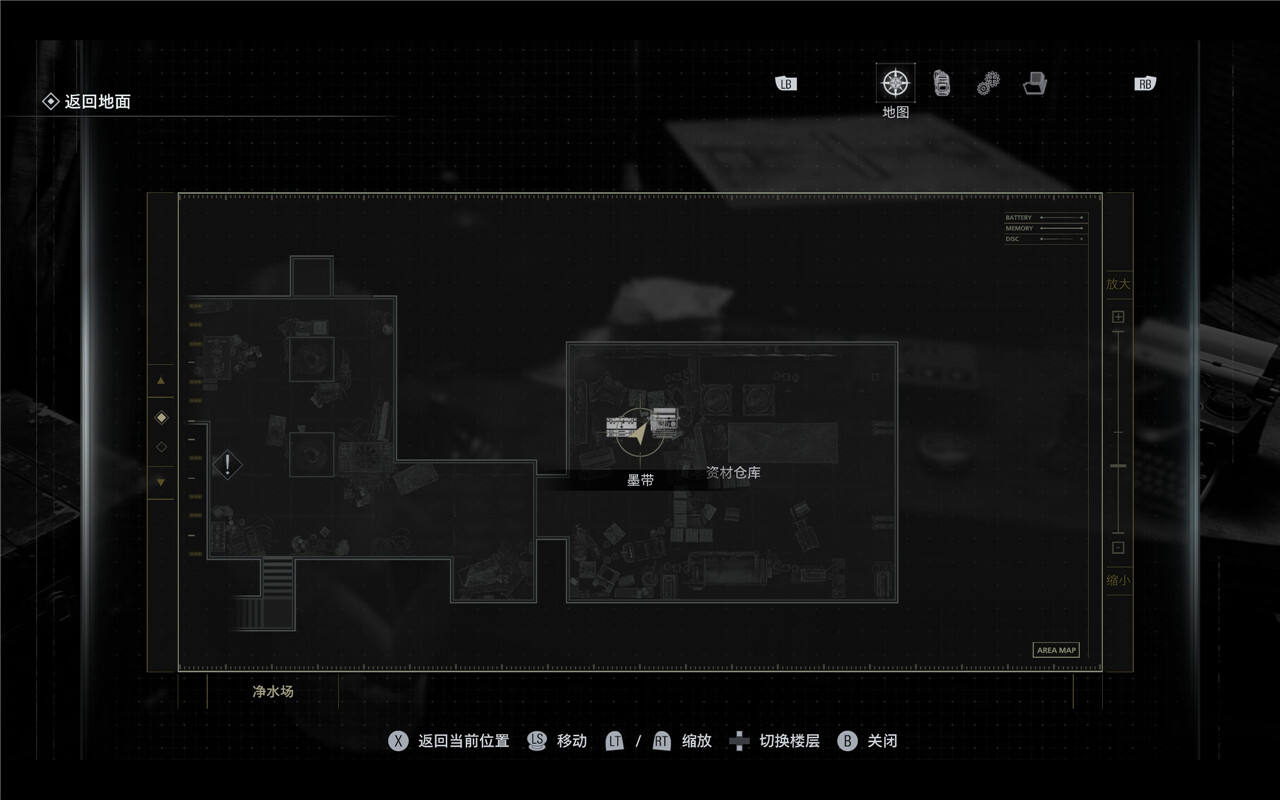Zoom in with the plus button
The height and width of the screenshot is (800, 1280).
(x=1118, y=317)
